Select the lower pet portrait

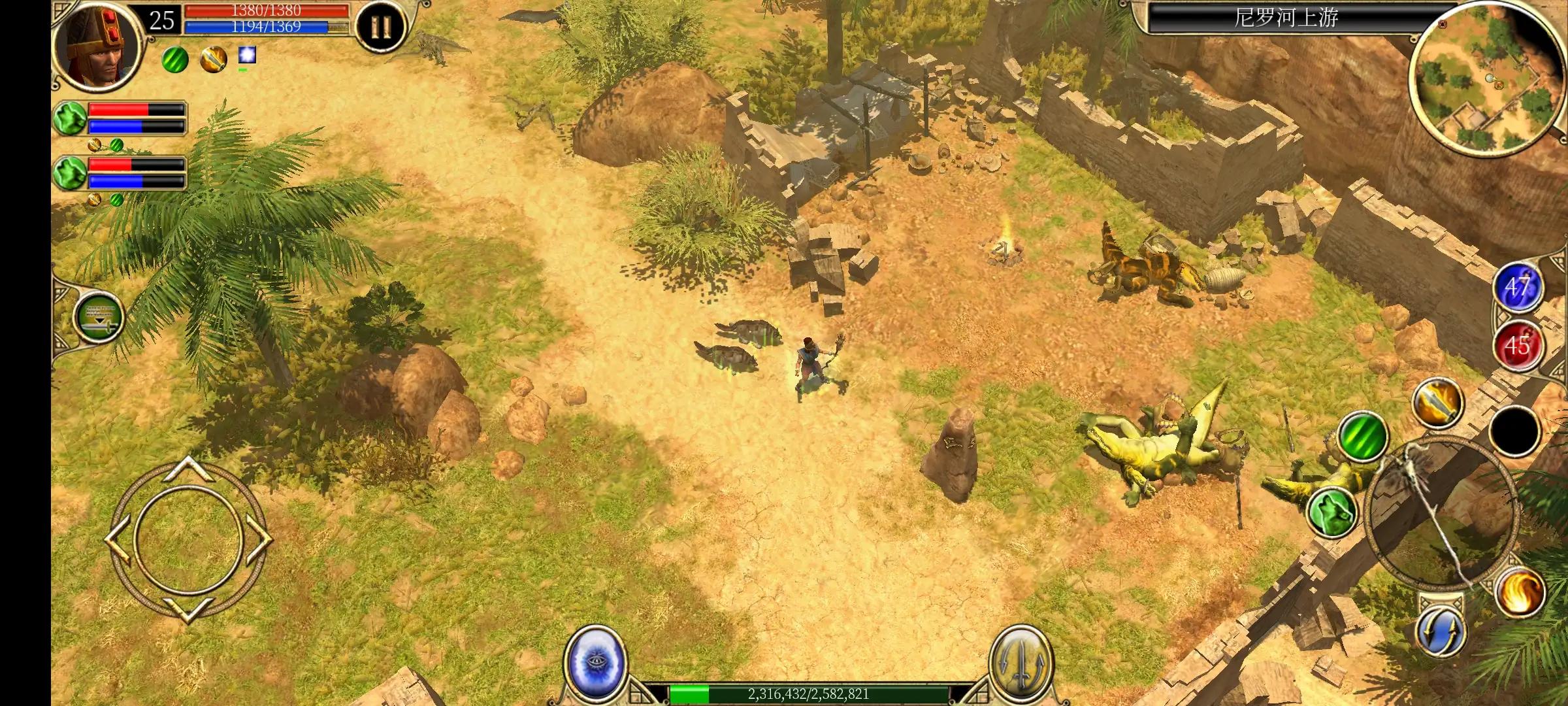(x=70, y=173)
